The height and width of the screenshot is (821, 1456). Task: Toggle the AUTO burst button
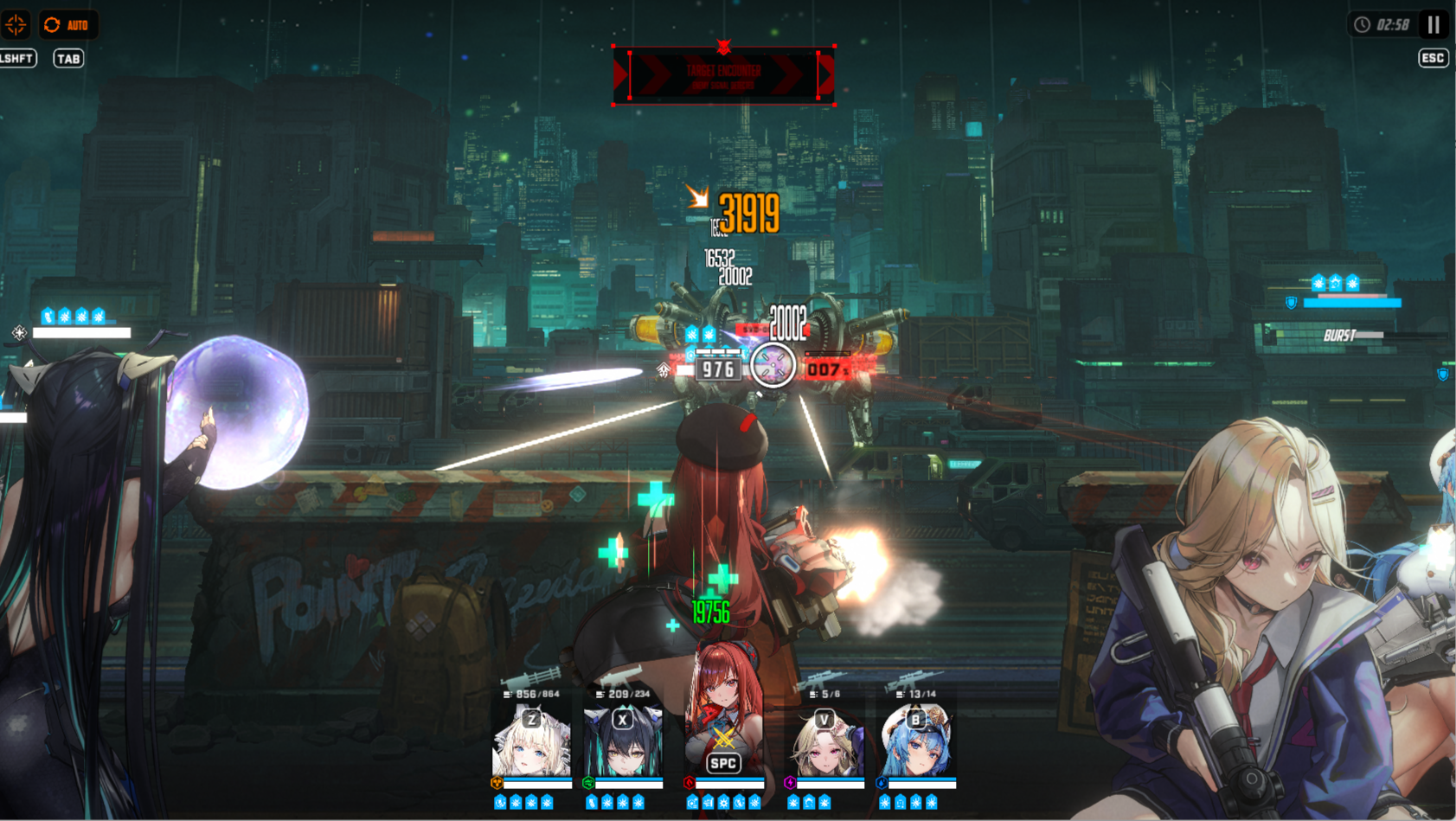[68, 25]
